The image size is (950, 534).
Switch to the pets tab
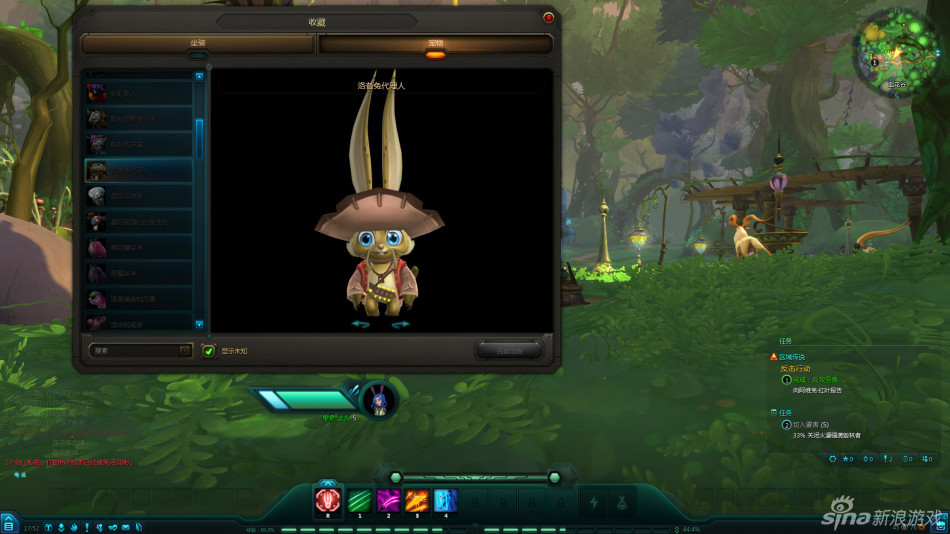point(435,44)
